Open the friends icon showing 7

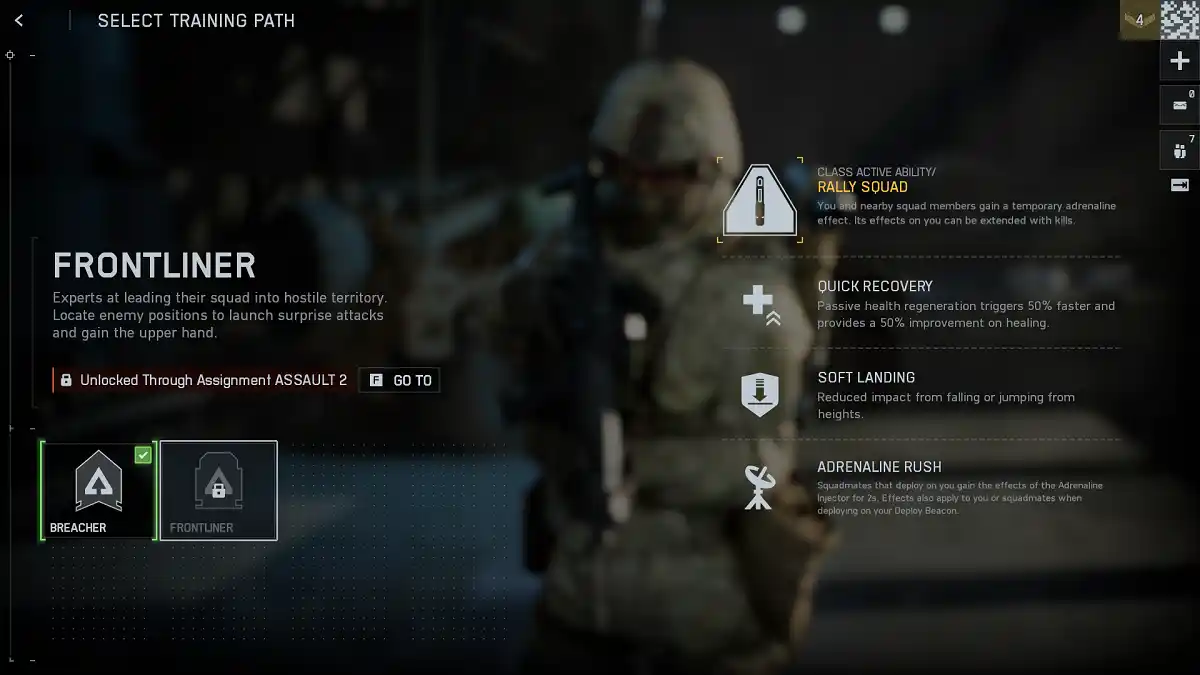point(1179,150)
